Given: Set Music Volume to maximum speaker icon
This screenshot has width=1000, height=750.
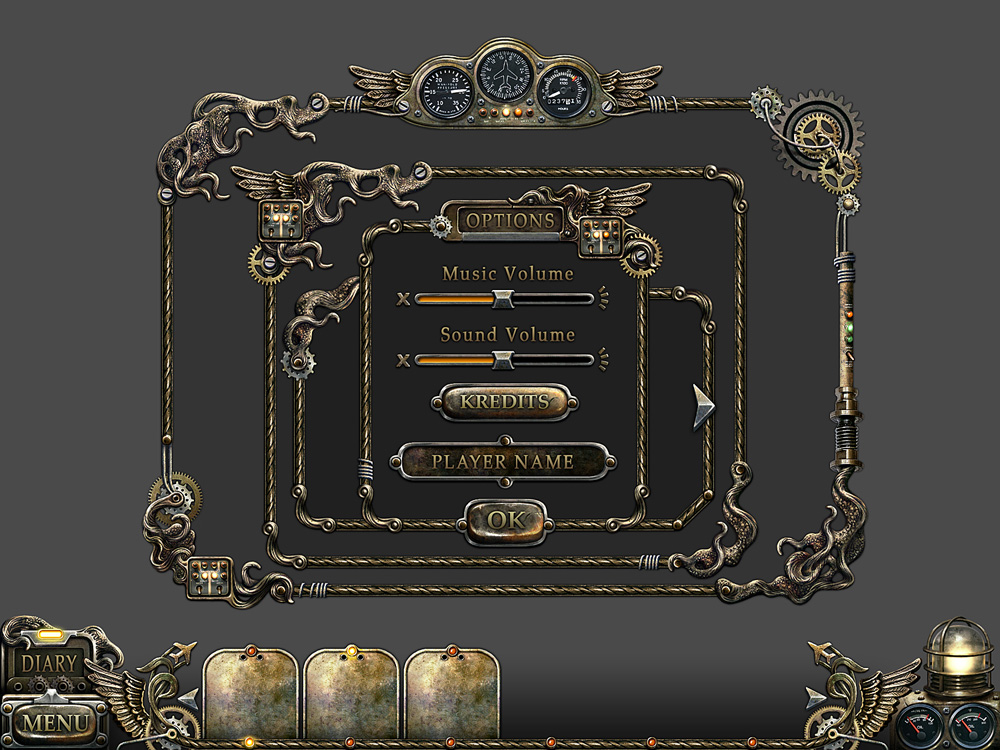Looking at the screenshot, I should [x=604, y=298].
